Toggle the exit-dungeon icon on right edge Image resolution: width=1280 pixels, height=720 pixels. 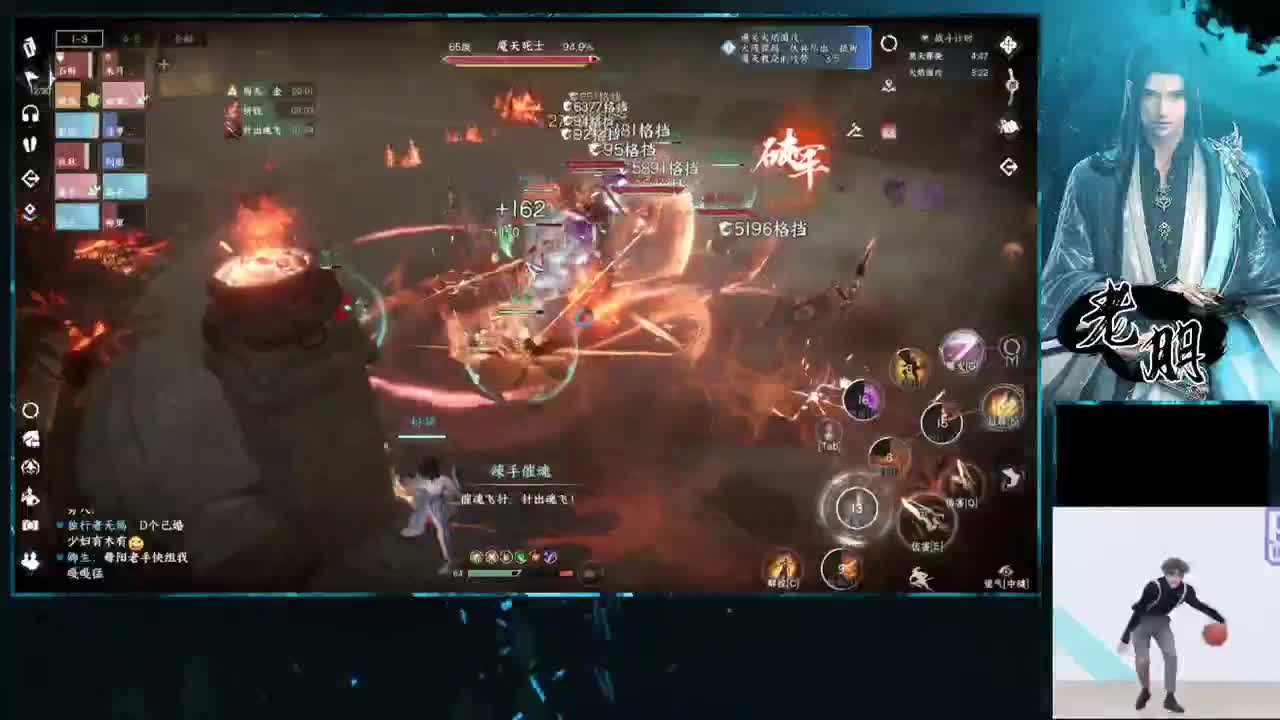pos(1009,165)
